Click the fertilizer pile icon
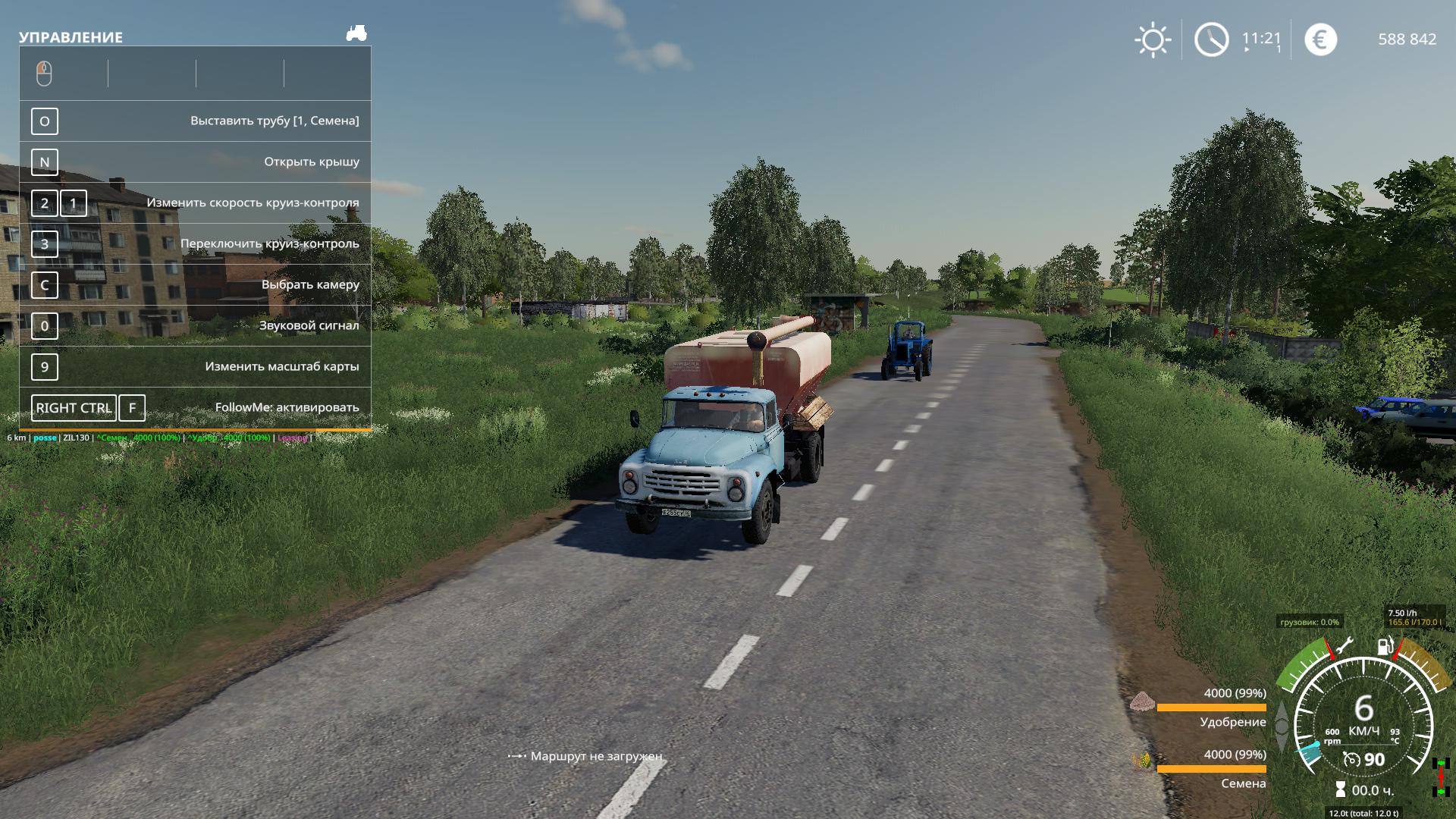The width and height of the screenshot is (1456, 819). coord(1141,701)
